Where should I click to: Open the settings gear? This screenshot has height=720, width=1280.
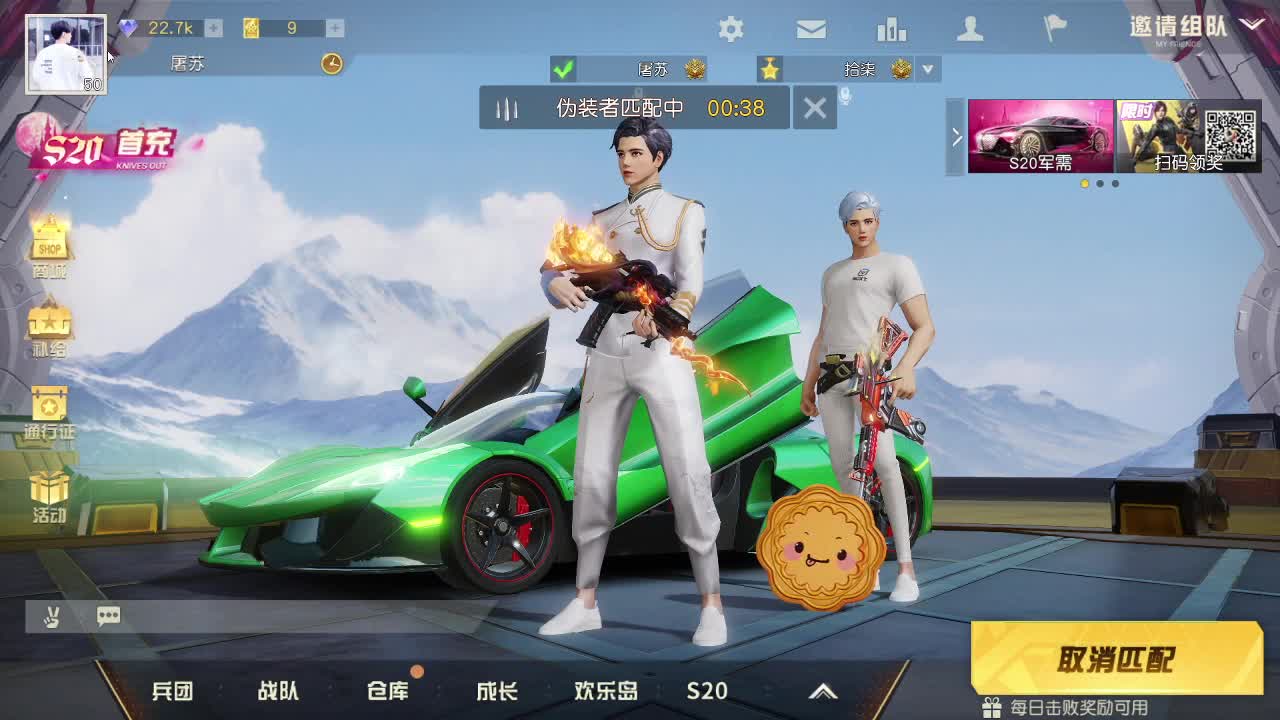click(731, 29)
